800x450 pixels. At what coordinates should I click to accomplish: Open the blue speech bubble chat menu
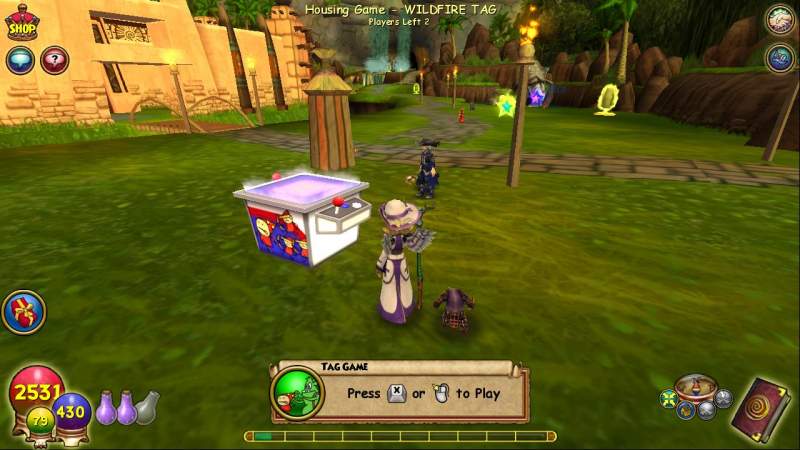(20, 60)
